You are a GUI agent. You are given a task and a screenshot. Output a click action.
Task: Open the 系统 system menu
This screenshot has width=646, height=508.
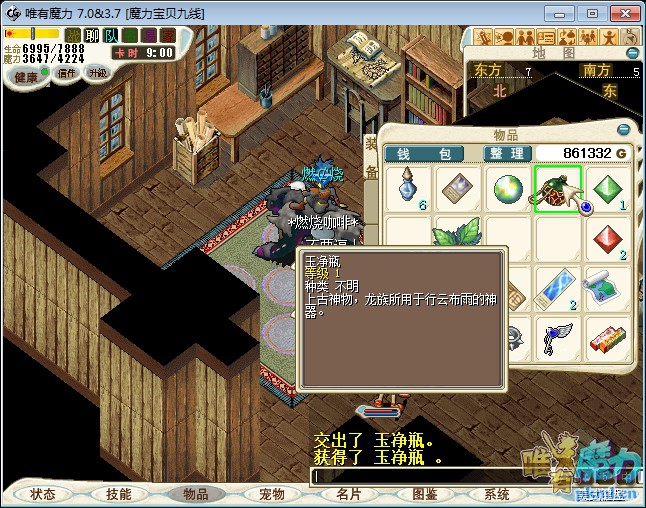(x=497, y=494)
